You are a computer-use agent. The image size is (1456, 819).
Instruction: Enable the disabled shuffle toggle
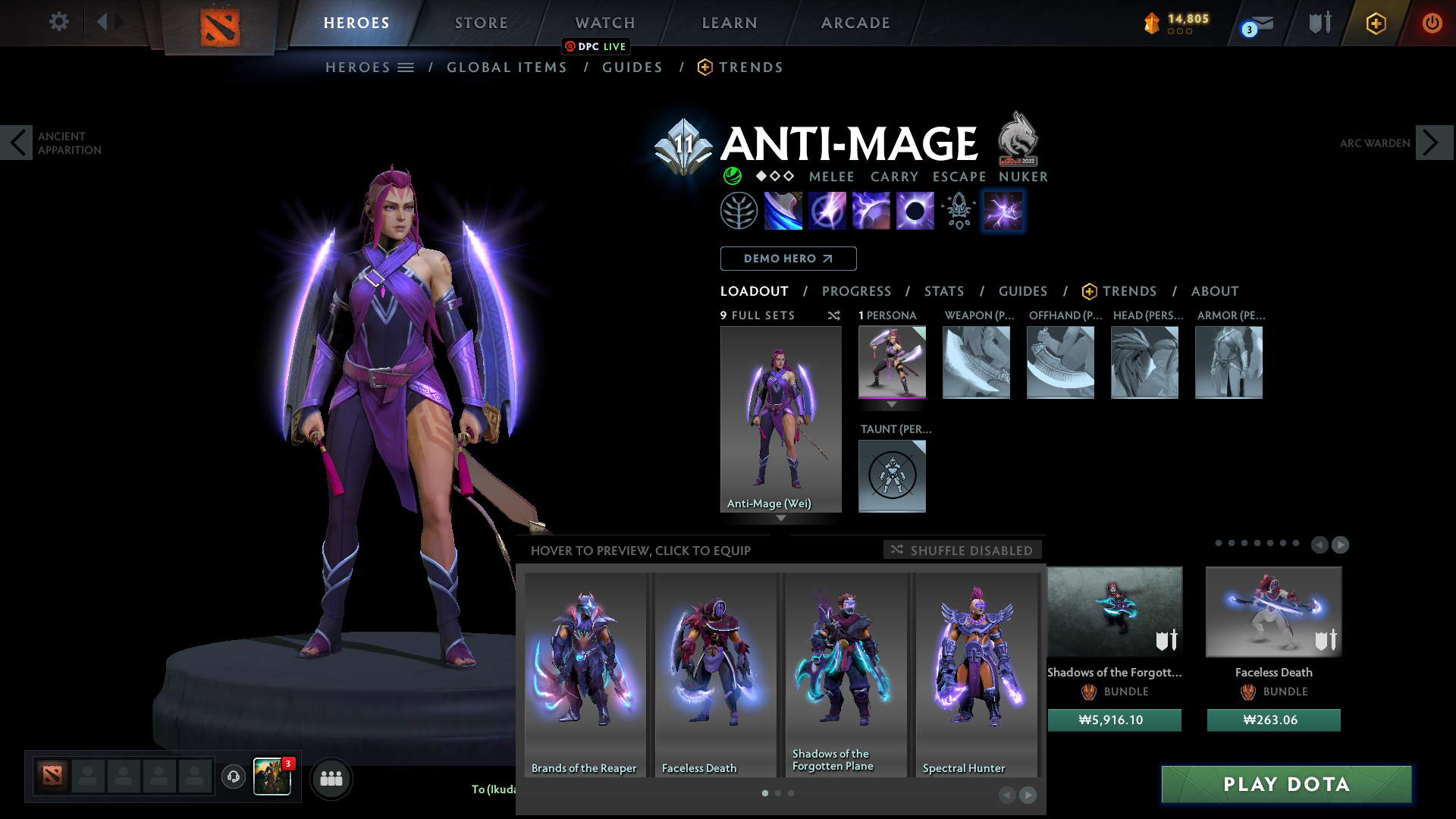(962, 550)
